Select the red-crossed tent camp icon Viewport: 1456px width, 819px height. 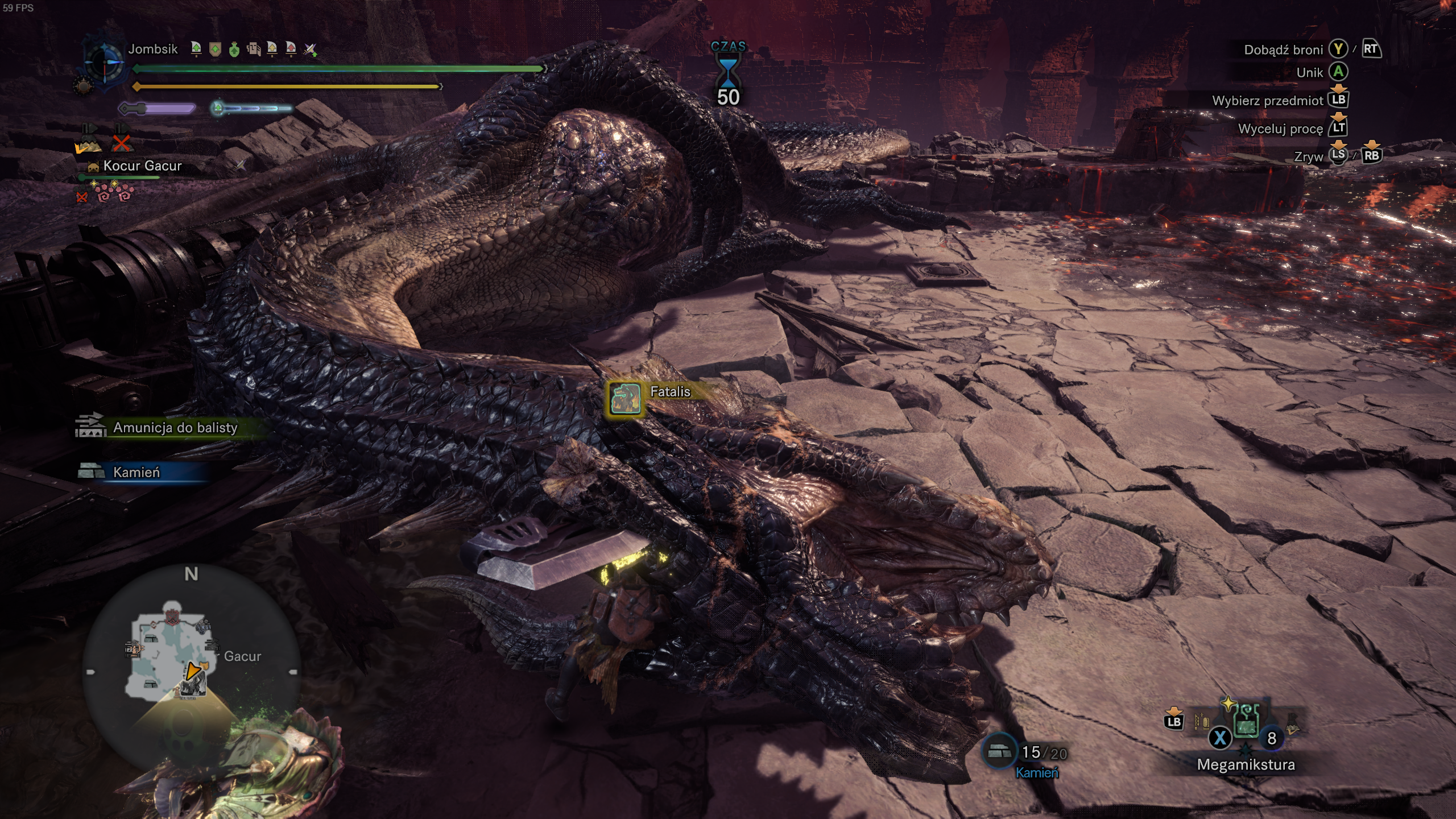pos(121,140)
